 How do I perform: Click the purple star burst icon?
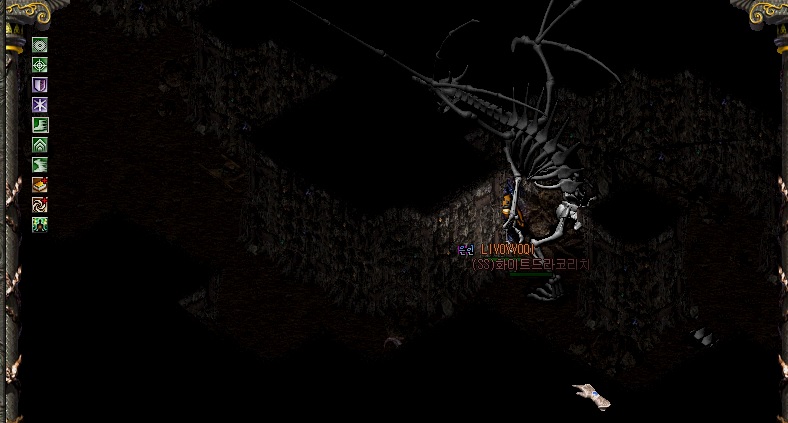click(x=40, y=105)
